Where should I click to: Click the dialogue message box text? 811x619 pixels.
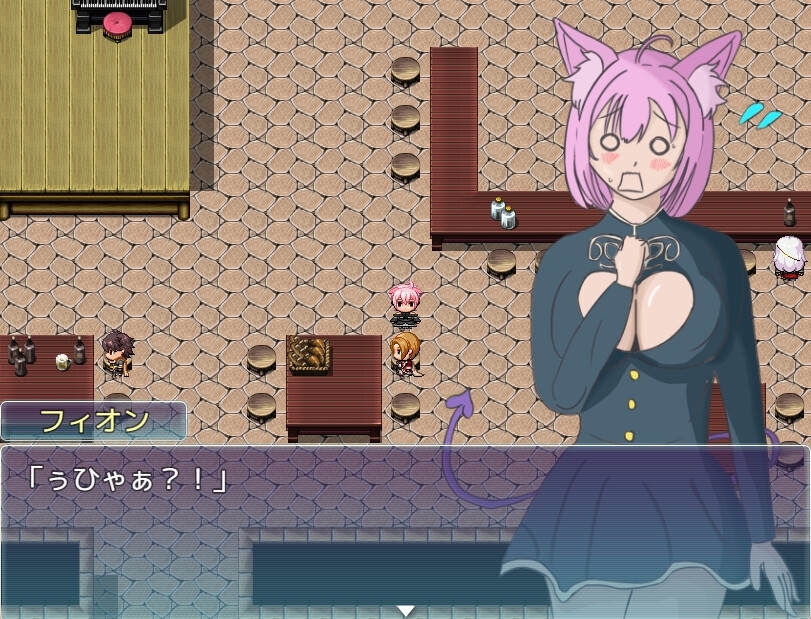tap(126, 479)
